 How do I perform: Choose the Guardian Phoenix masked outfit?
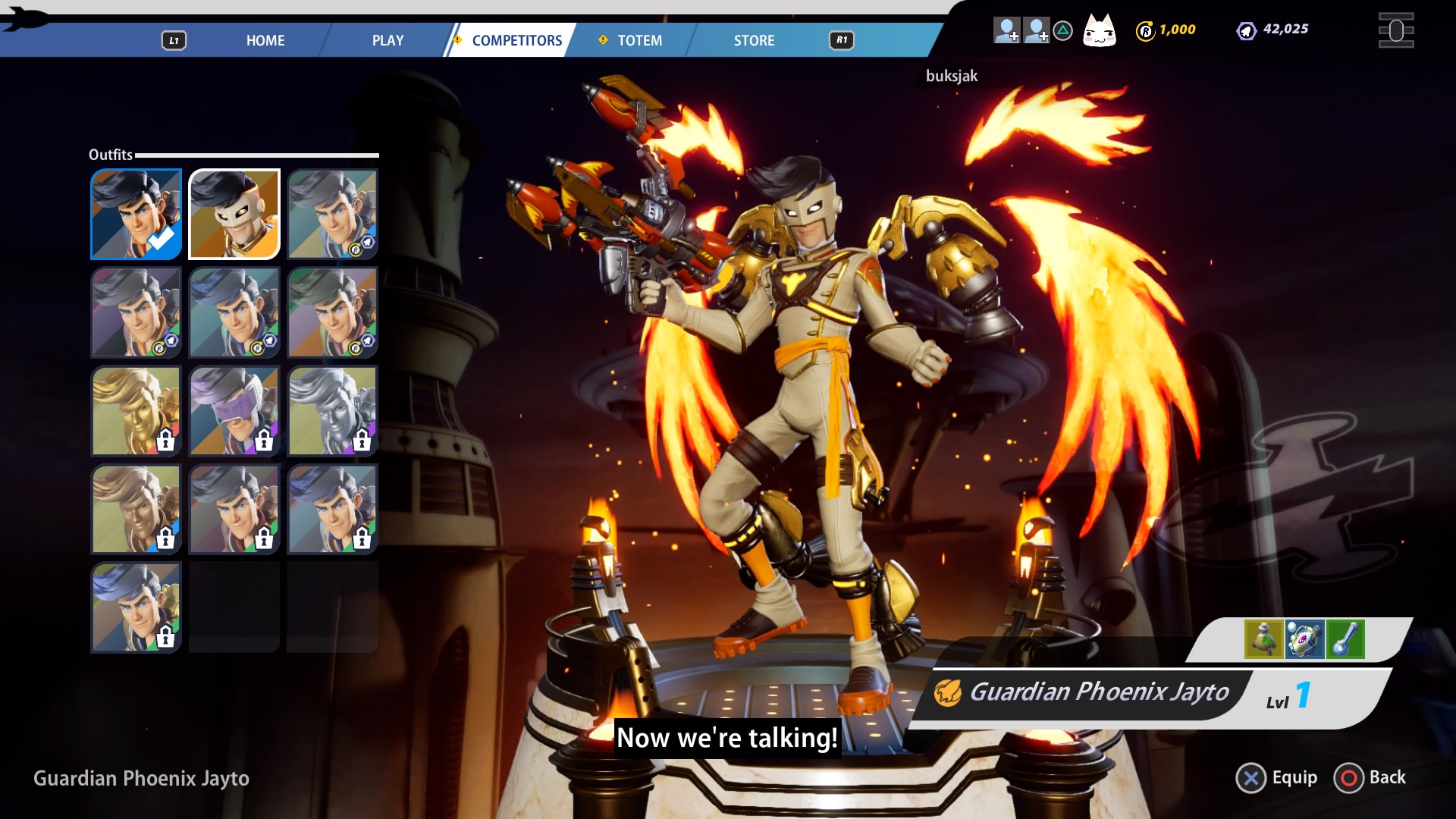click(x=234, y=214)
